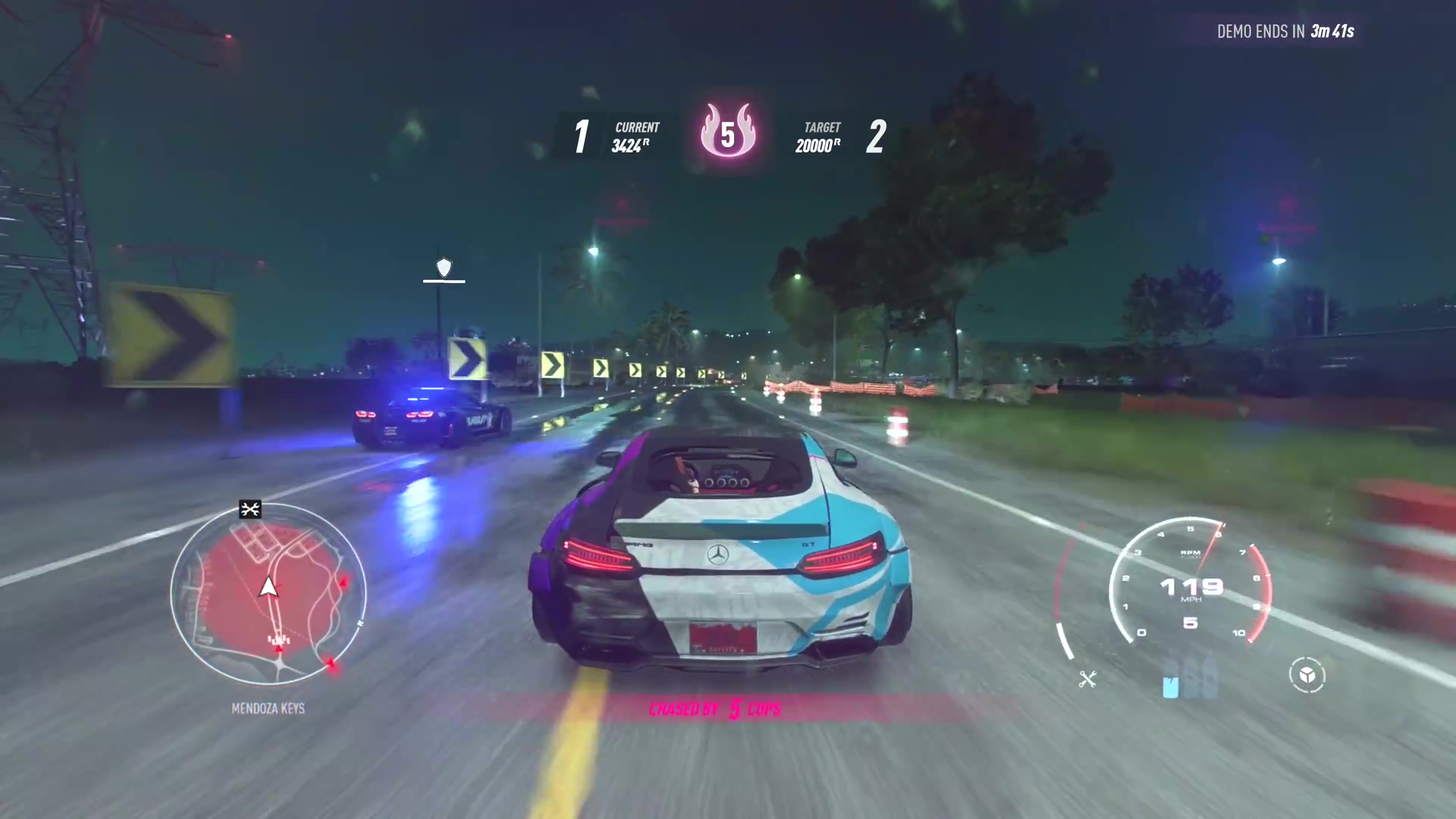Screen dimensions: 1456x819
Task: Activate the repair kit wrench icon
Action: 1087,679
